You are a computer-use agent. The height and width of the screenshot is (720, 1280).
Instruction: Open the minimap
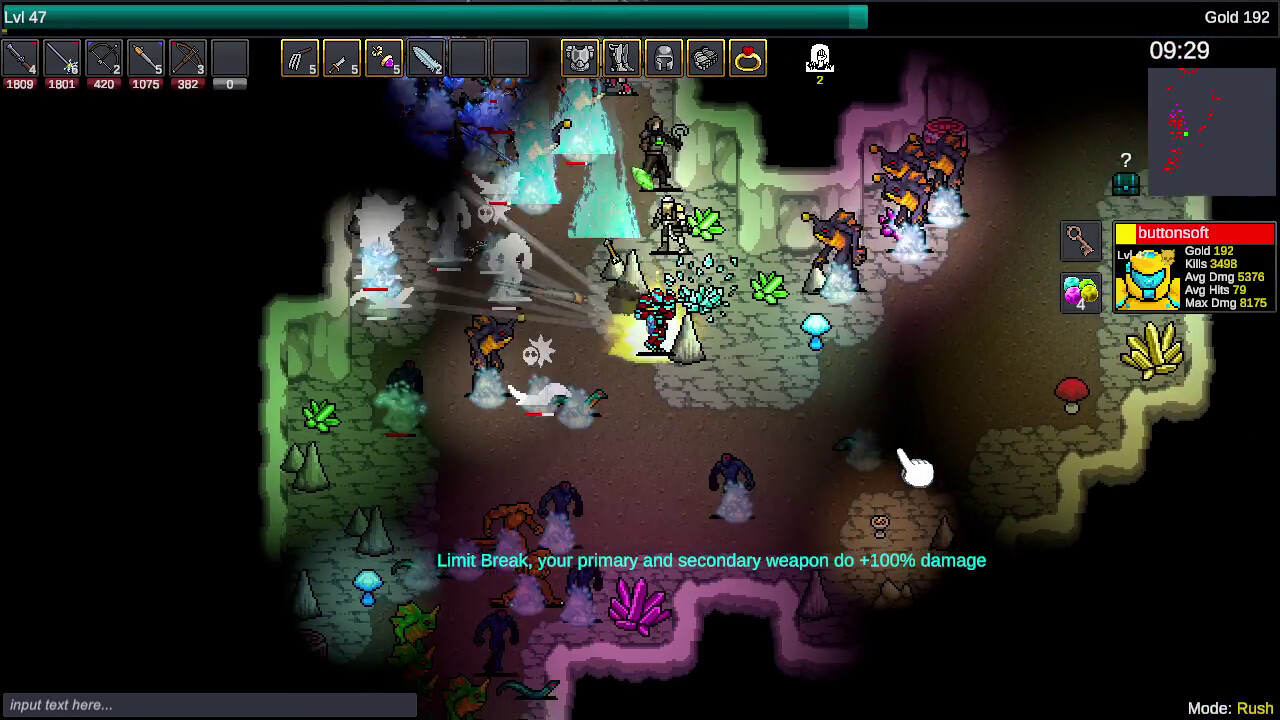(1212, 132)
